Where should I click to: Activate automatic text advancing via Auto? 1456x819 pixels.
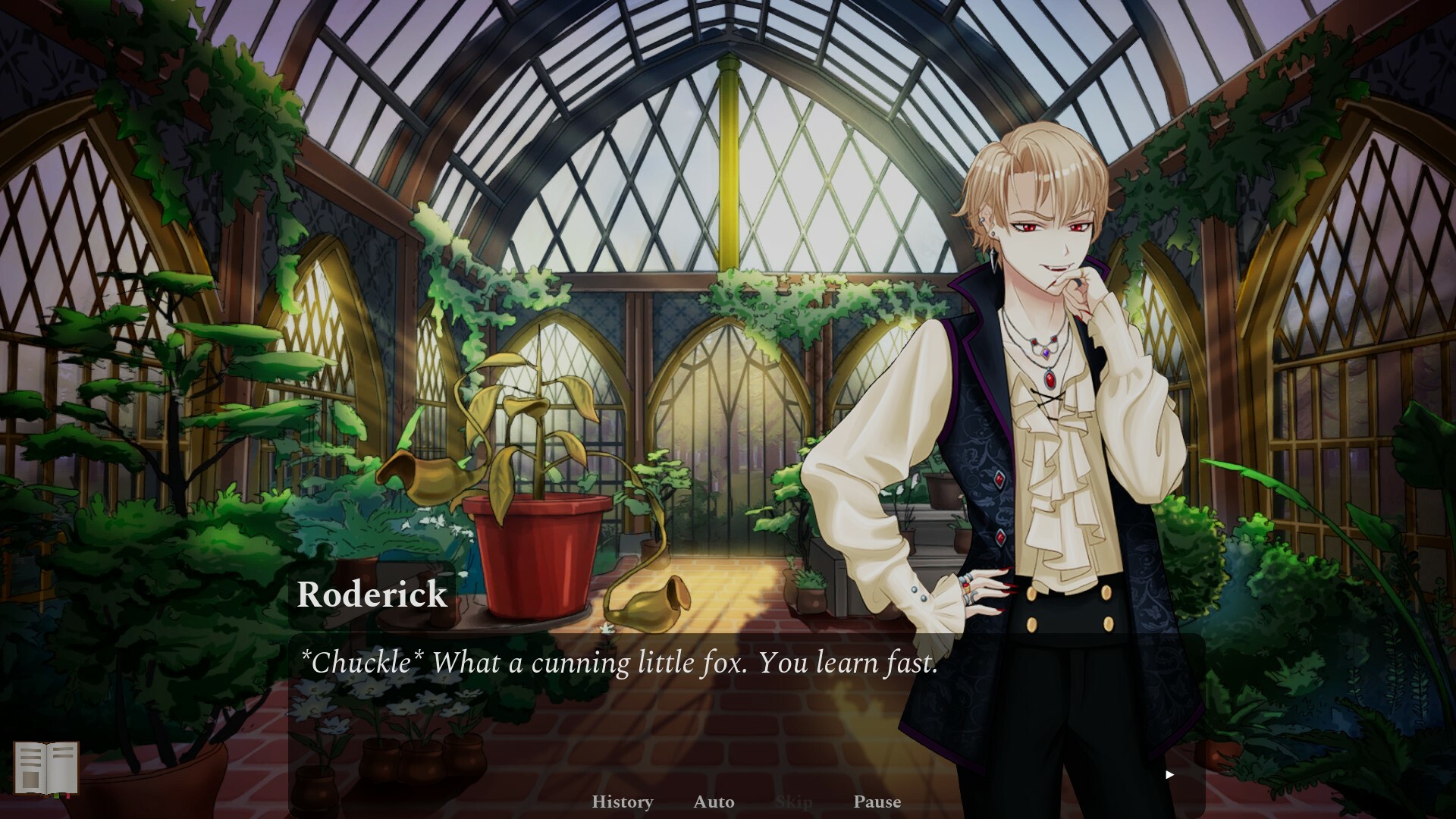click(713, 802)
